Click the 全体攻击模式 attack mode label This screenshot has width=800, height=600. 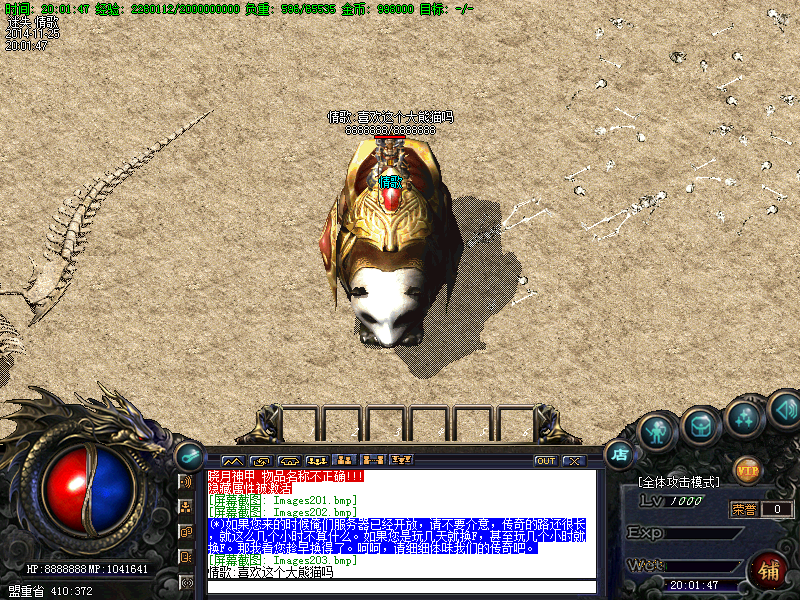pos(681,482)
